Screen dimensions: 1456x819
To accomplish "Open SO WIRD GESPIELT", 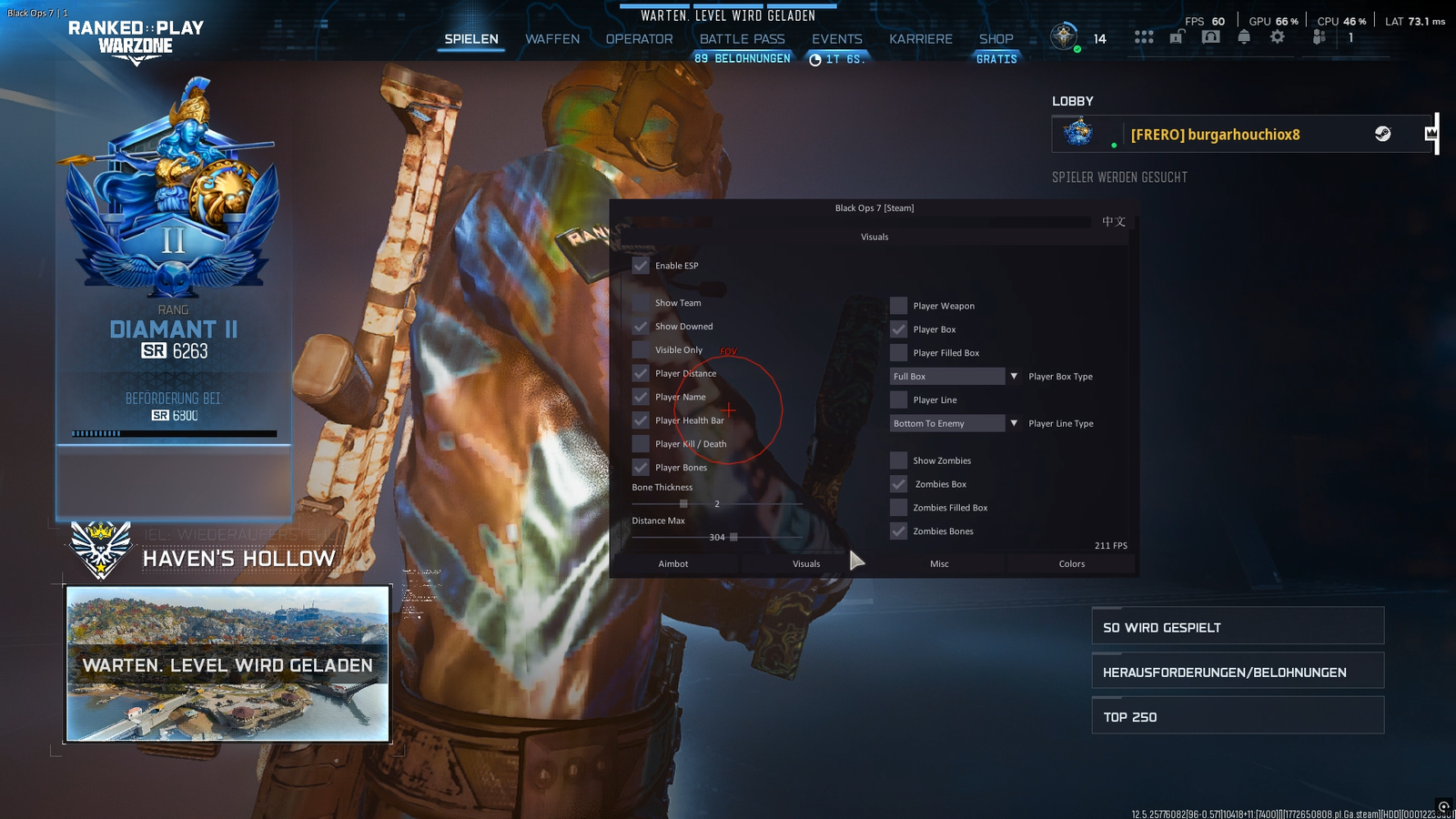I will pyautogui.click(x=1238, y=627).
